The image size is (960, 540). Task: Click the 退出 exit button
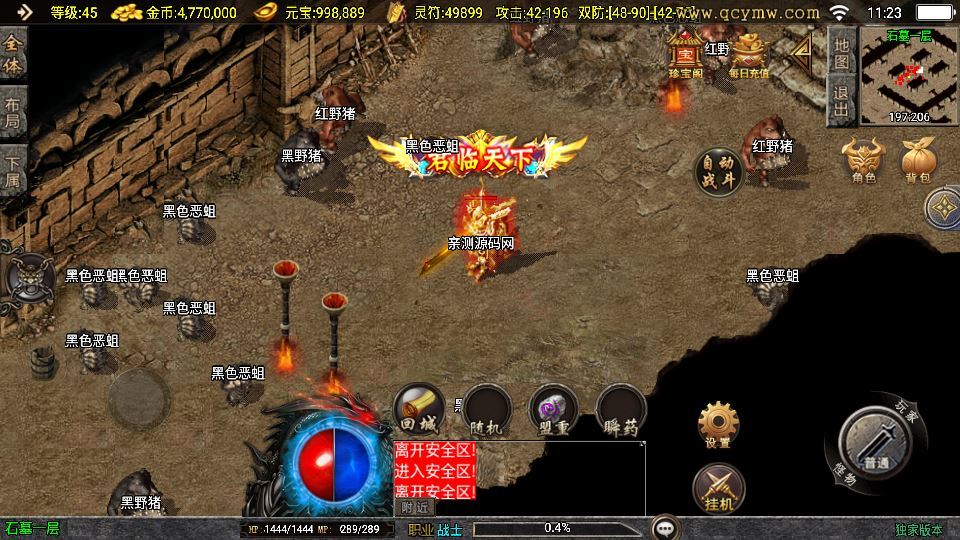pos(842,101)
